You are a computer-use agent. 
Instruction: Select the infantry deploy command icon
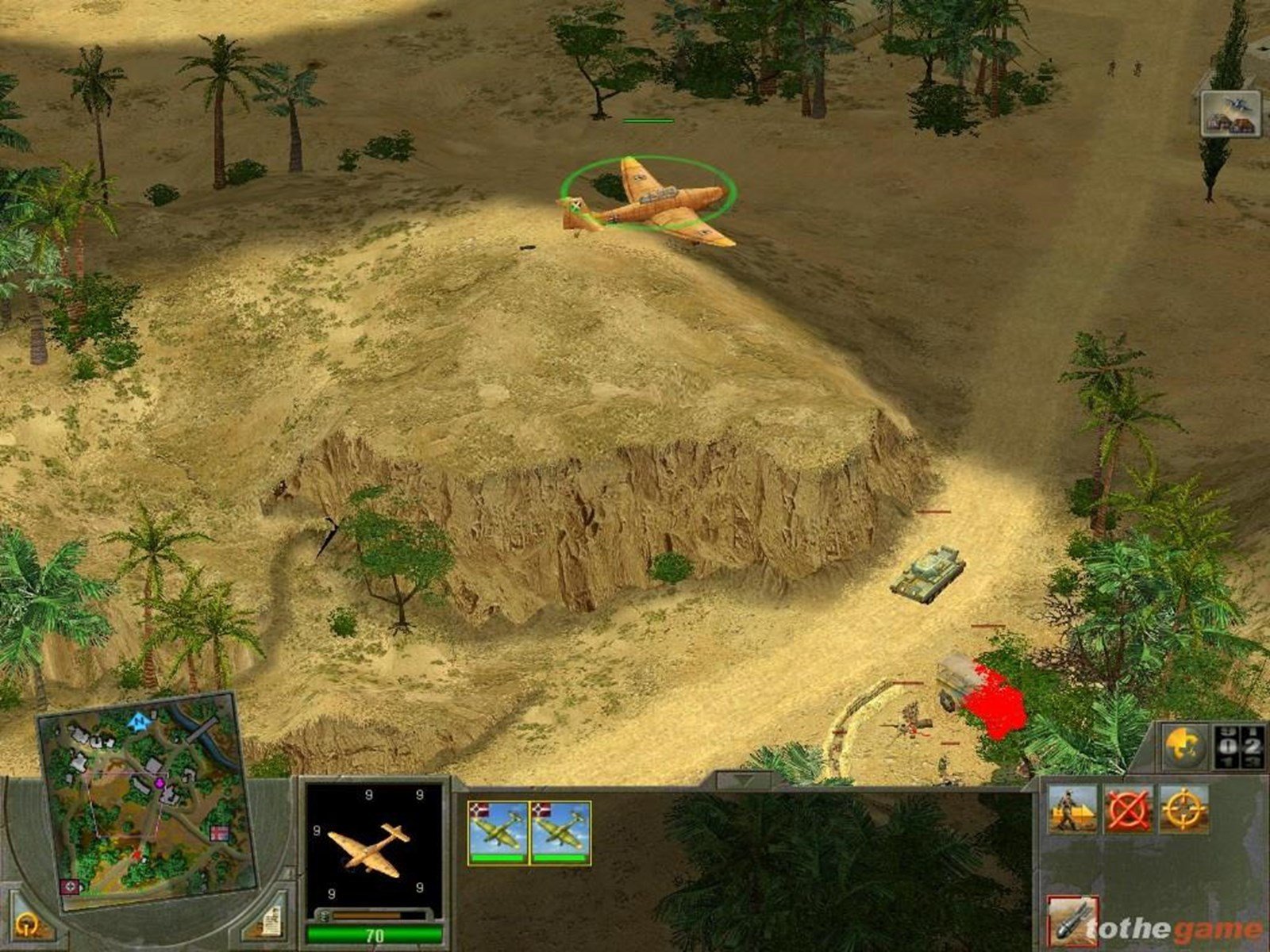pyautogui.click(x=1073, y=808)
